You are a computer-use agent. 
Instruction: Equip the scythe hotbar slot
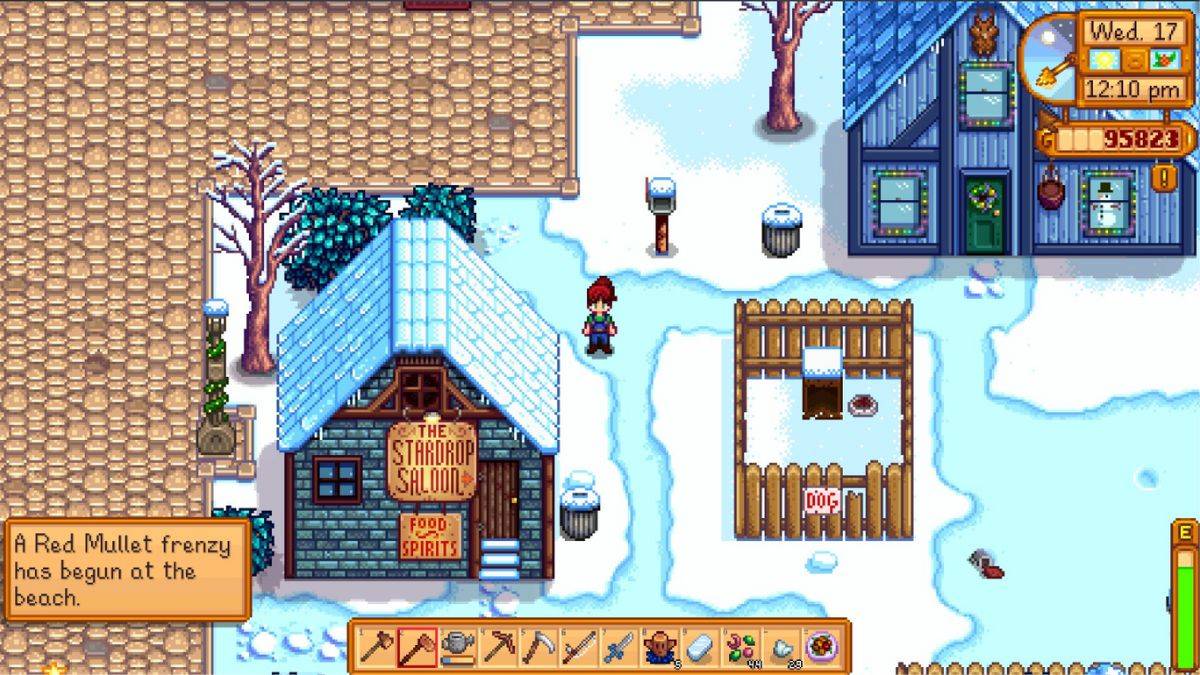click(539, 647)
